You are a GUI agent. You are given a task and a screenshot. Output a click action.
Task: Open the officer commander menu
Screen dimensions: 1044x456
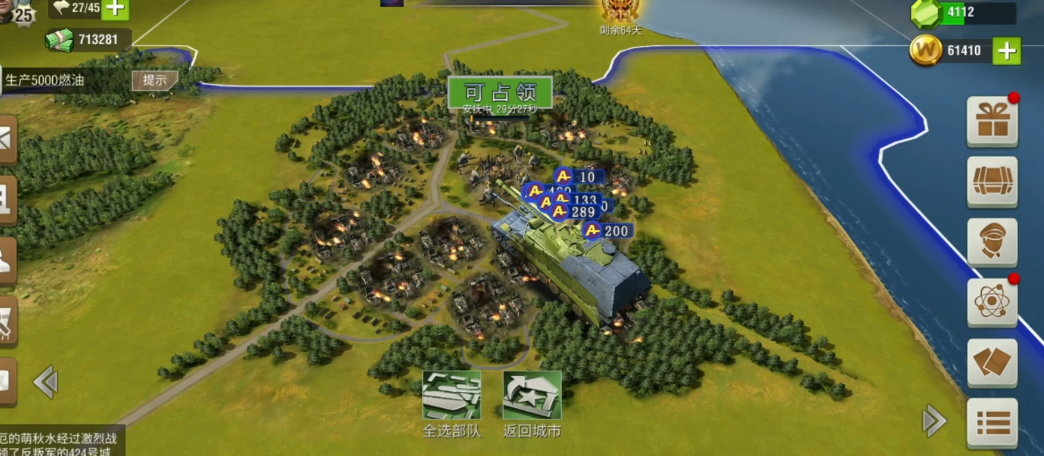pos(992,242)
